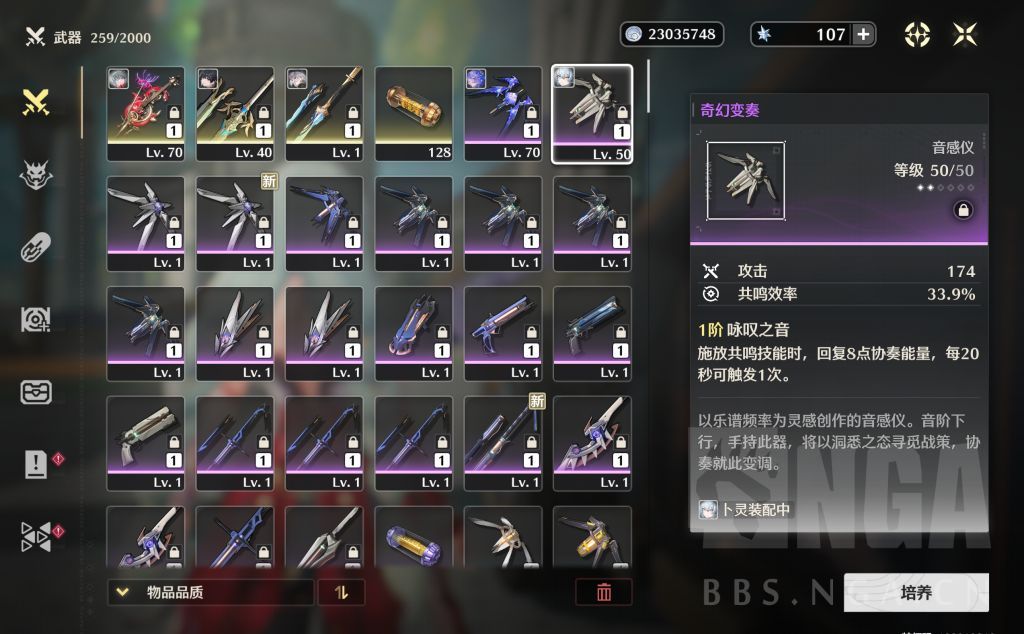Select the exclamation-mark quest items tab
Image resolution: width=1024 pixels, height=634 pixels.
click(x=37, y=464)
